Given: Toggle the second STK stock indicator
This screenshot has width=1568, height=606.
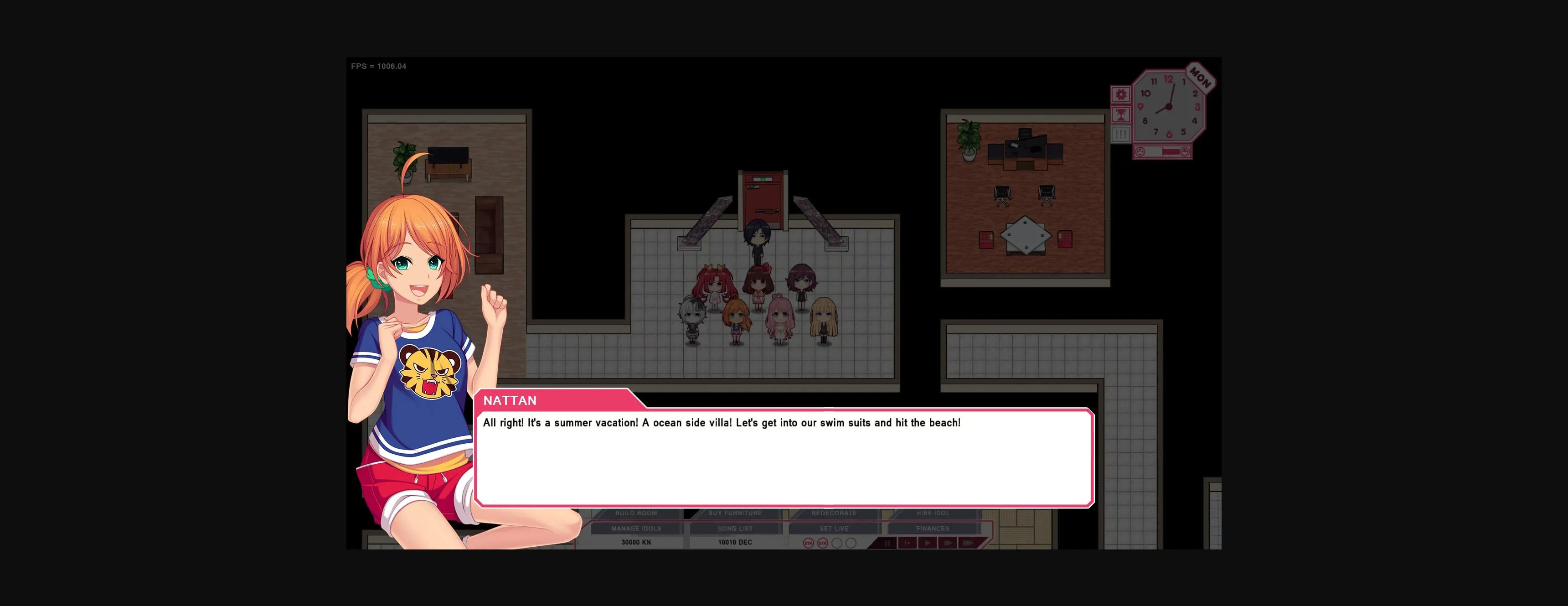Looking at the screenshot, I should pos(823,543).
